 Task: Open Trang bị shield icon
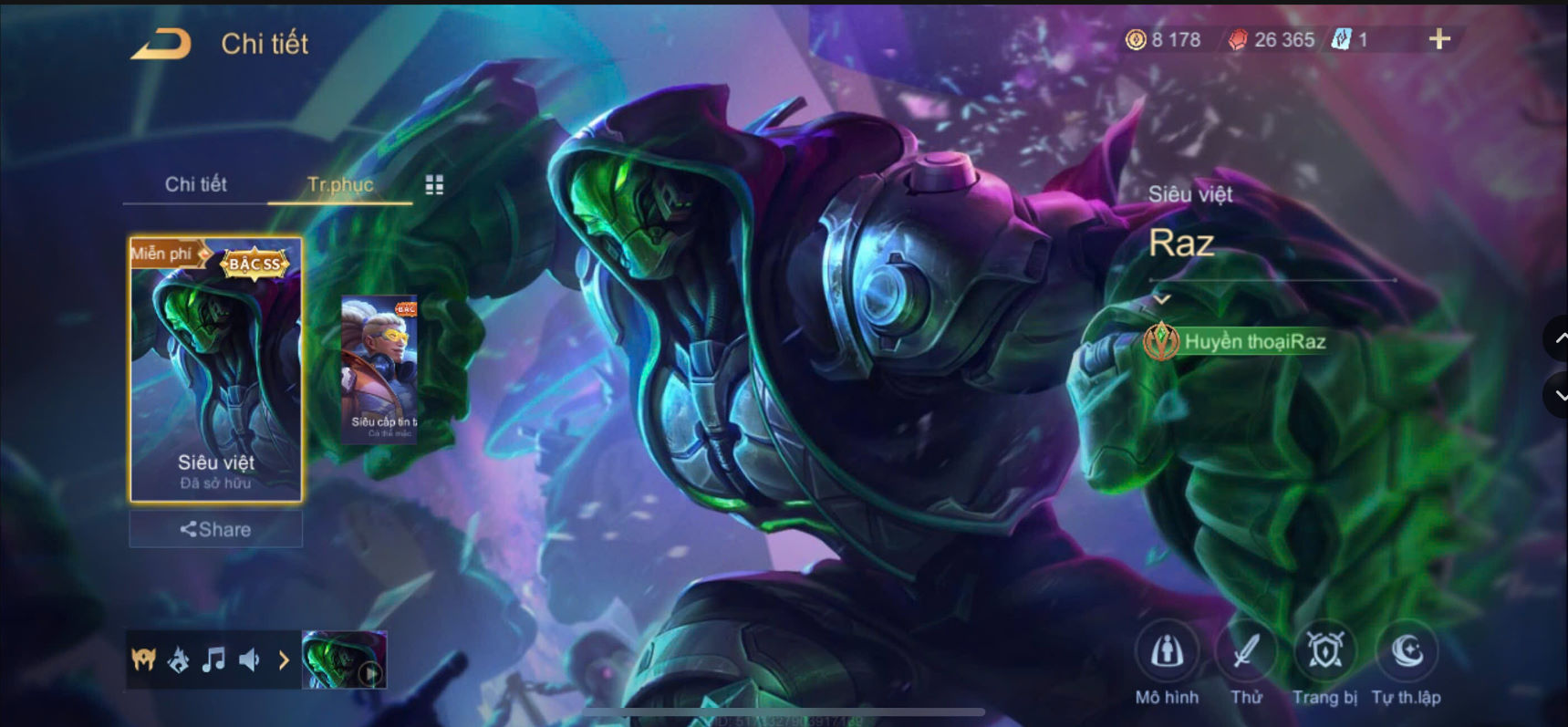[1327, 651]
